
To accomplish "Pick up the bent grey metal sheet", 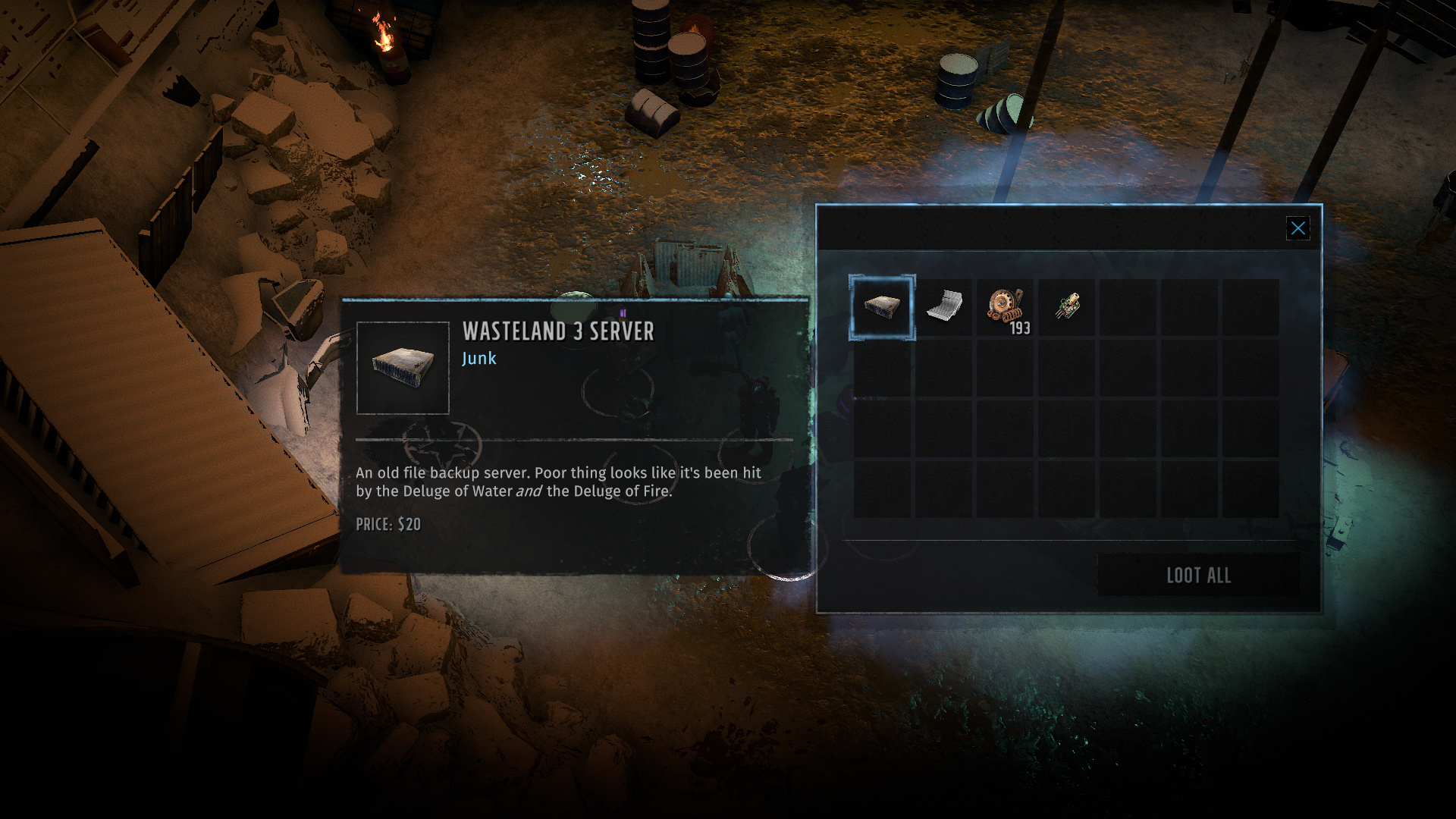I will (944, 306).
